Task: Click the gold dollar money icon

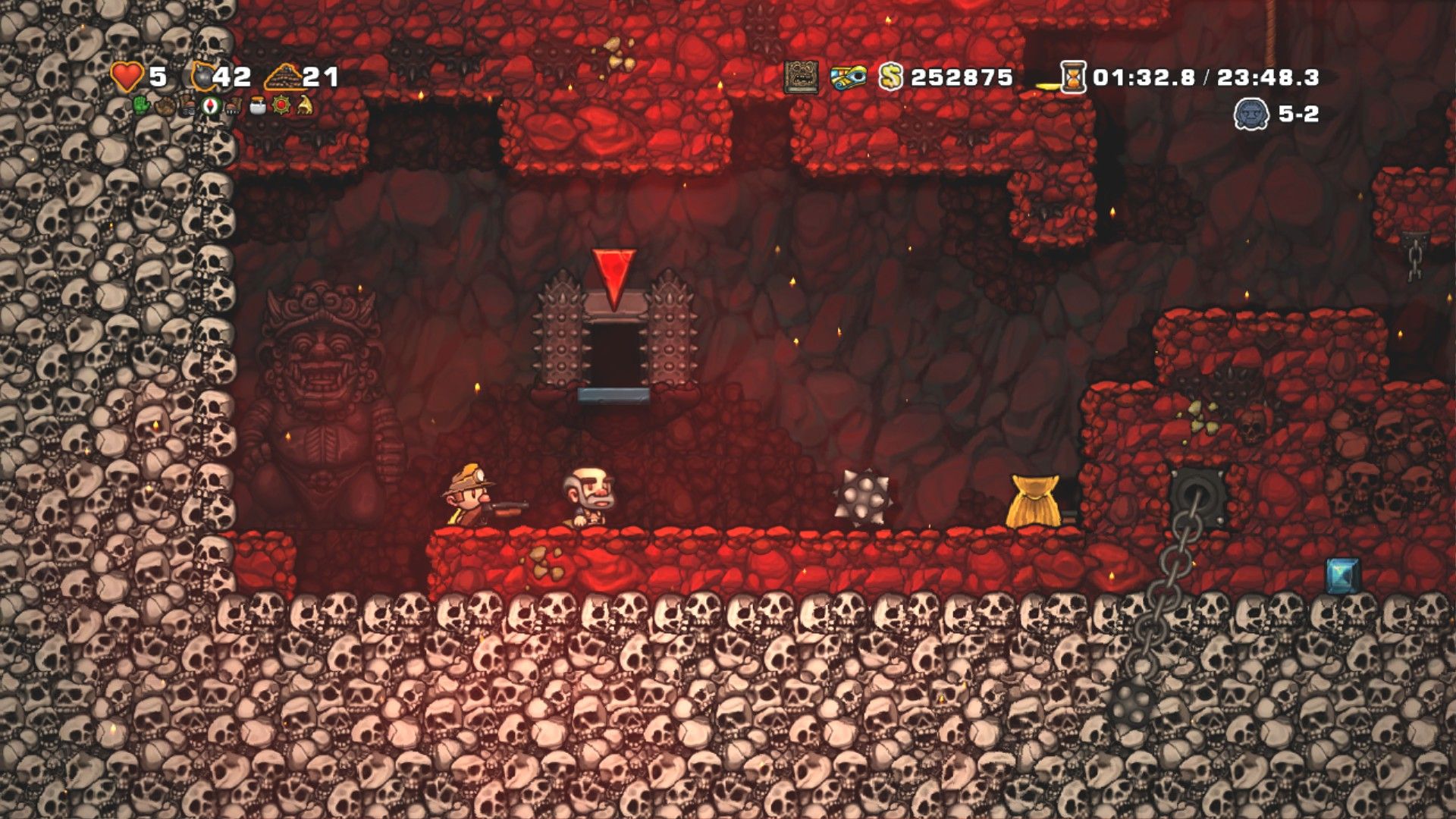Action: [891, 77]
